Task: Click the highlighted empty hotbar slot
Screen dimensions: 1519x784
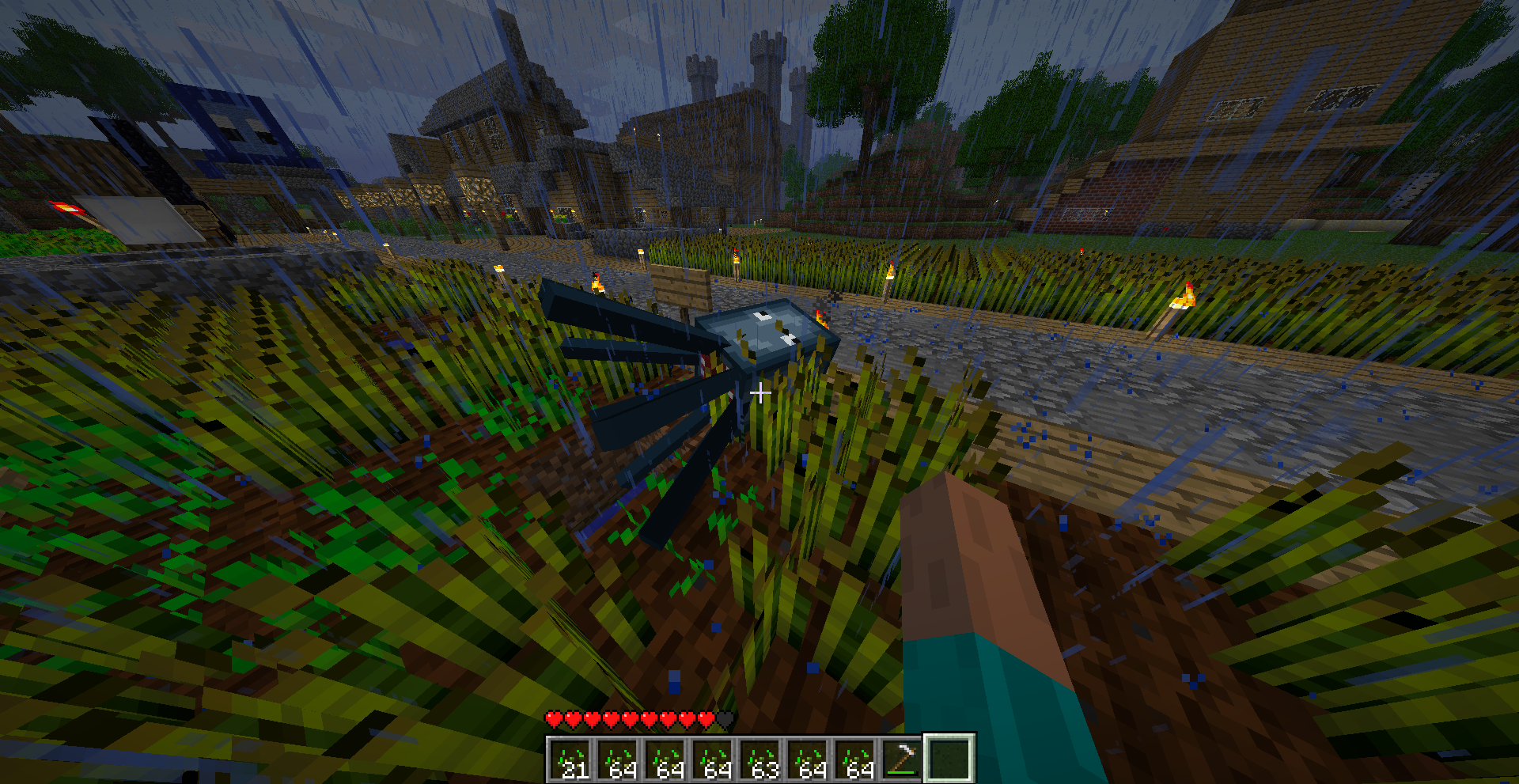Action: [949, 758]
